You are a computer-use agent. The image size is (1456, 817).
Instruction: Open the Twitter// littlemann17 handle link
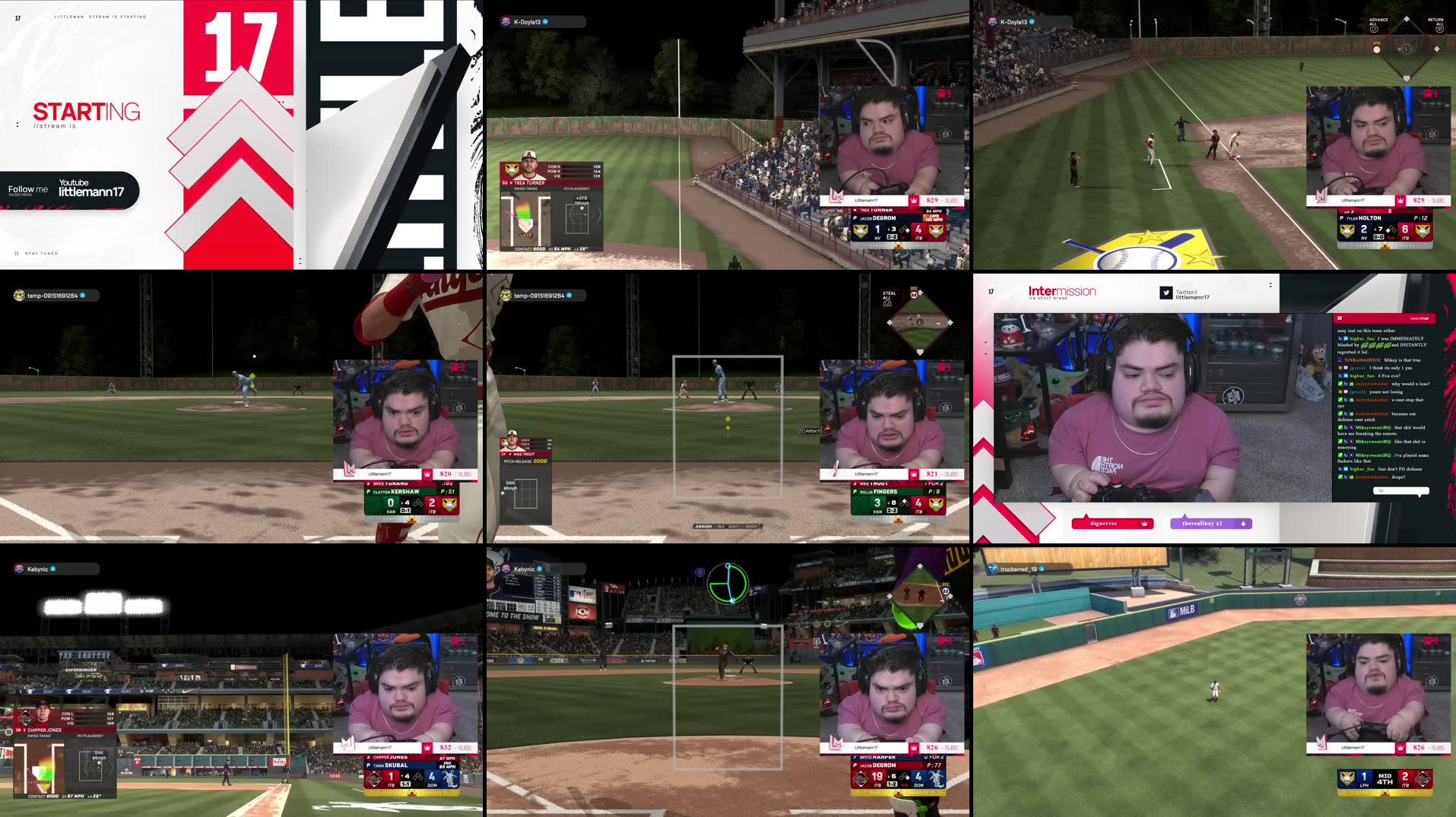coord(1194,293)
